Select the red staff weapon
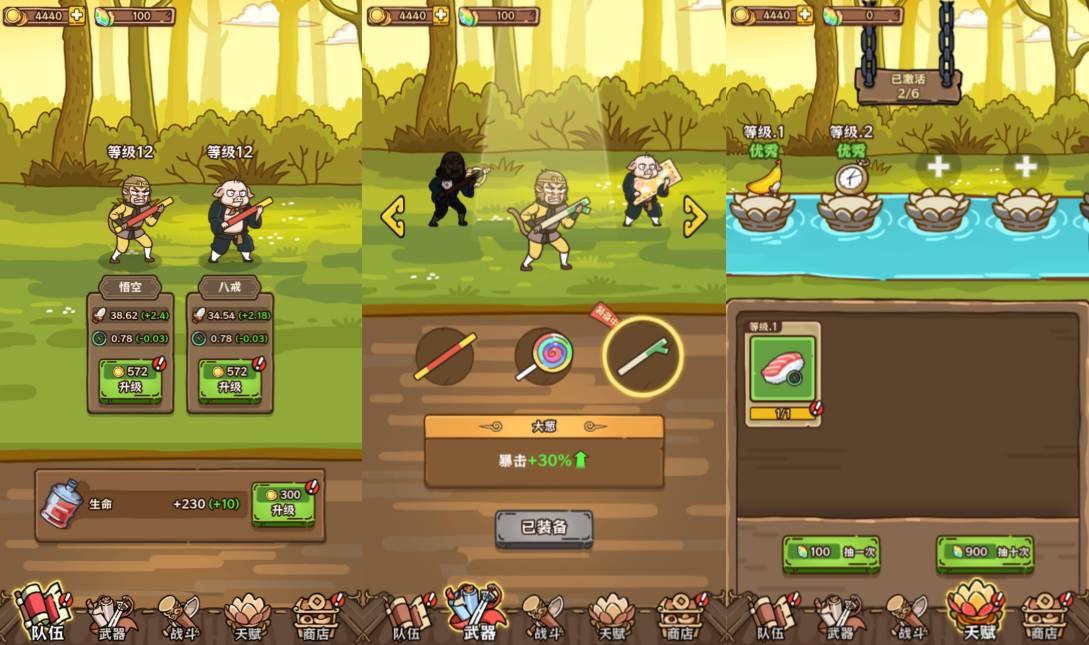 click(445, 357)
